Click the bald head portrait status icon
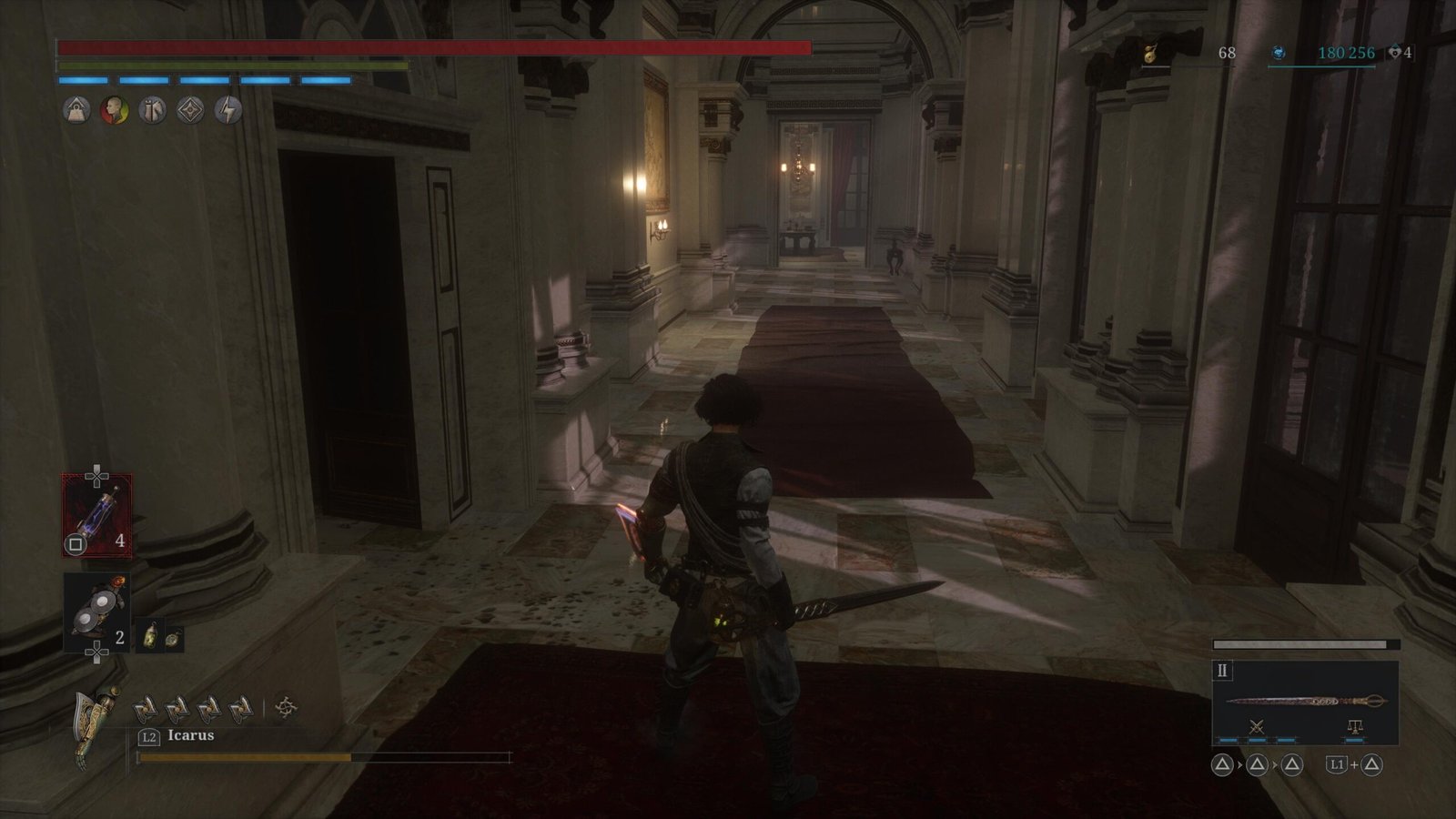 pos(114,111)
